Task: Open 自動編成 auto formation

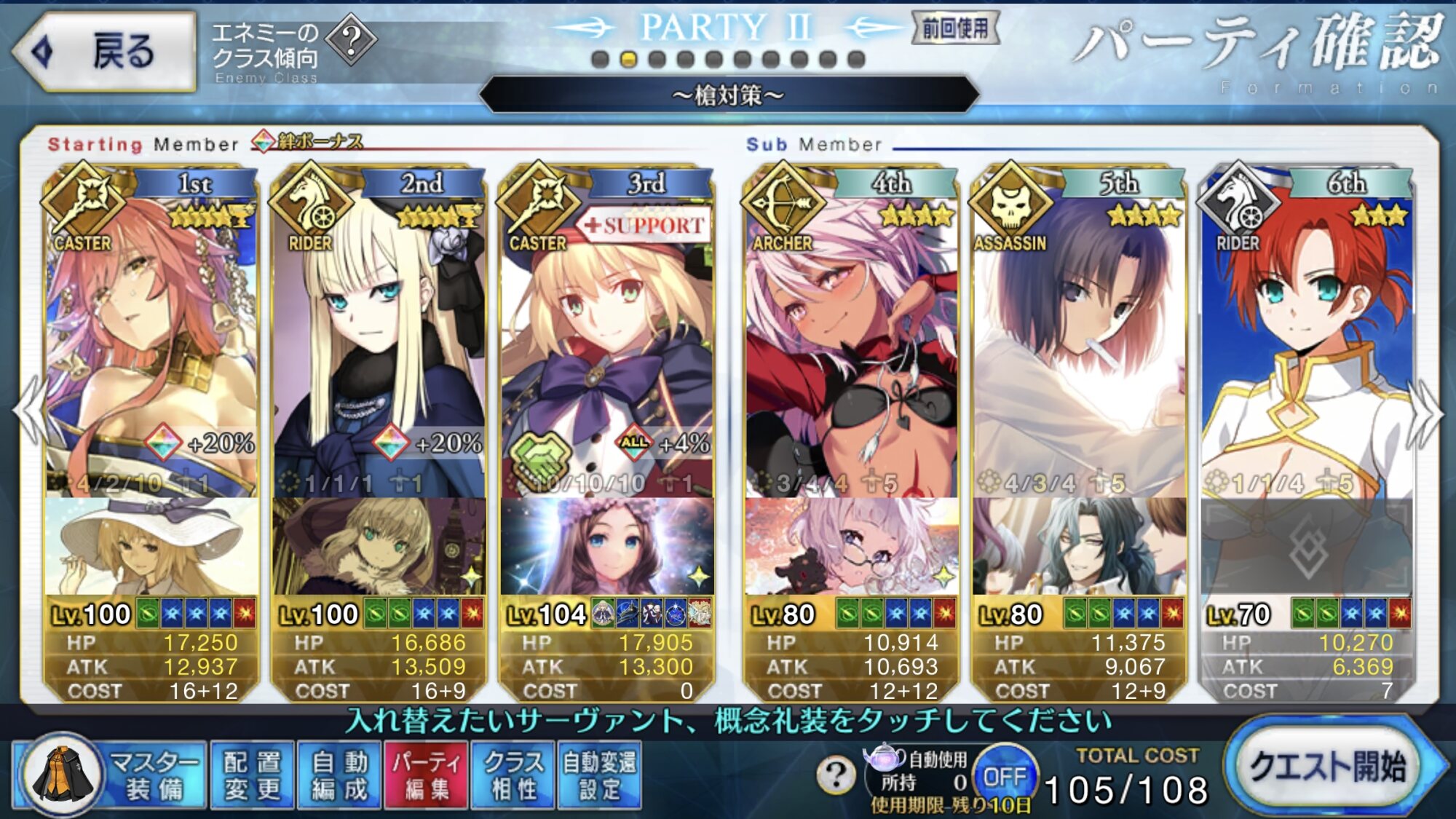Action: (339, 775)
